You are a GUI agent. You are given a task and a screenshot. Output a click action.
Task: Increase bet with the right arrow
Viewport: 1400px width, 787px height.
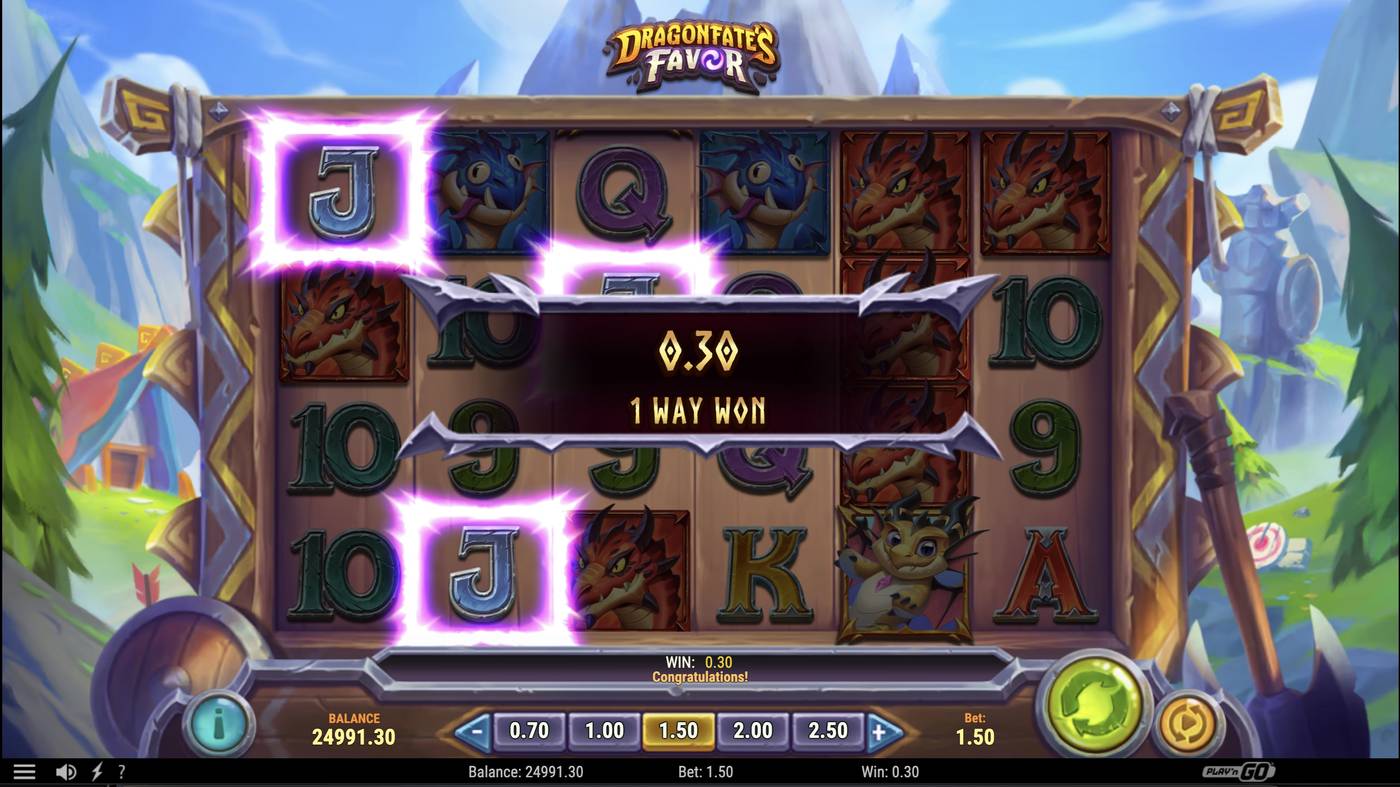click(886, 730)
